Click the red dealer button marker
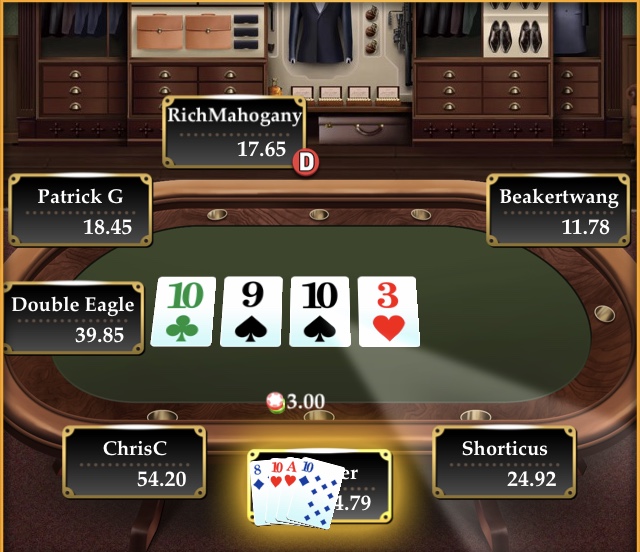Image resolution: width=640 pixels, height=552 pixels. [305, 161]
